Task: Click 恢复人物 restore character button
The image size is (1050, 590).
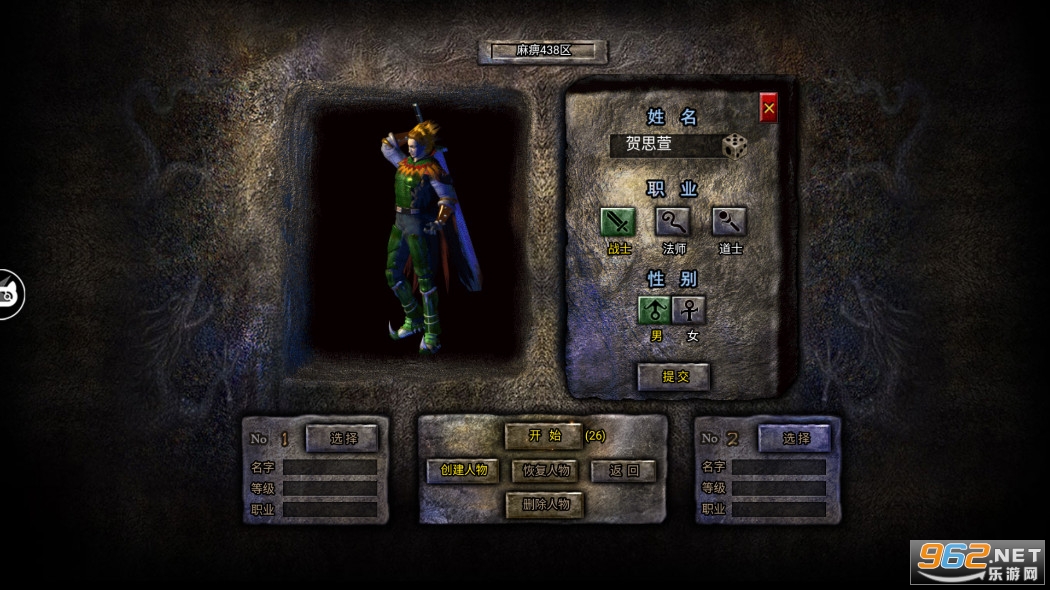Action: coord(545,470)
